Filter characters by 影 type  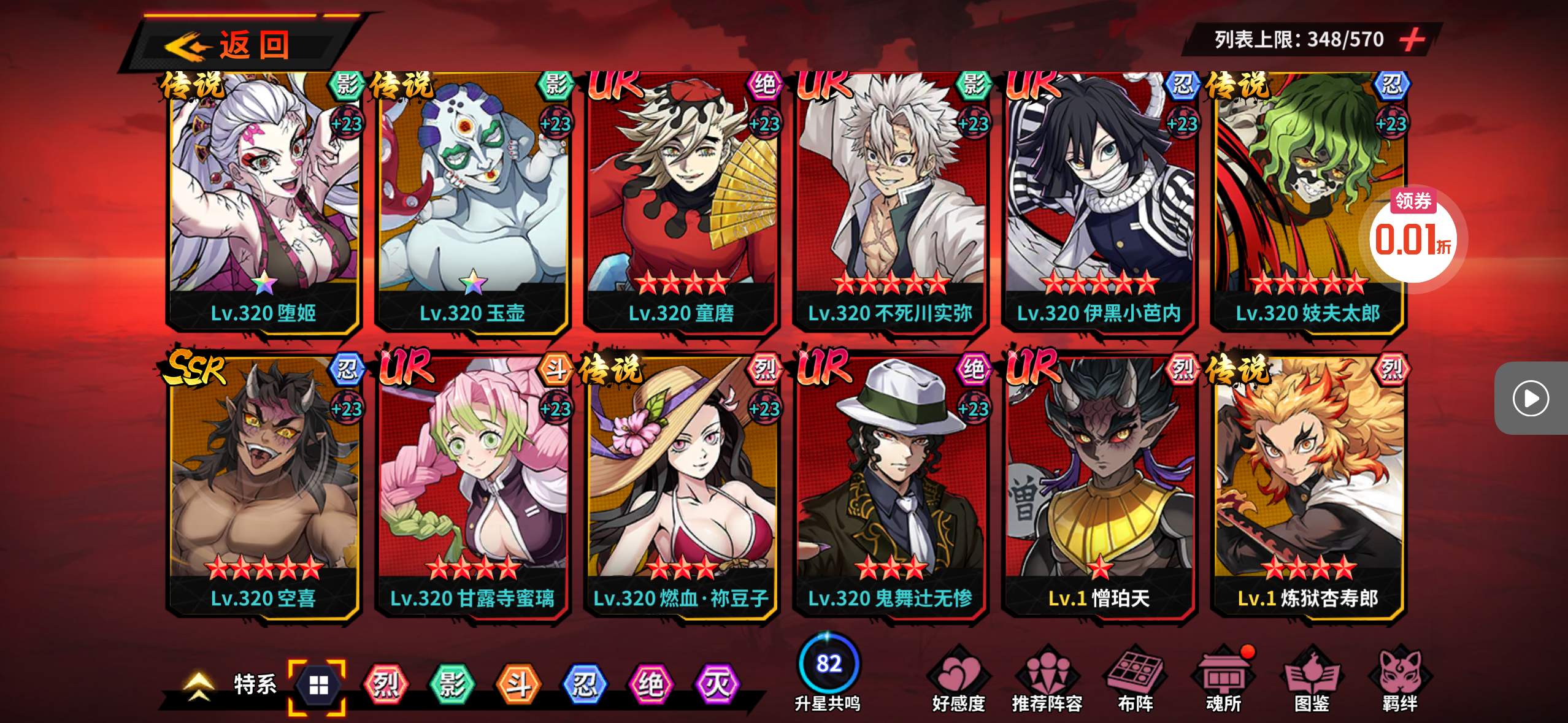pos(452,684)
